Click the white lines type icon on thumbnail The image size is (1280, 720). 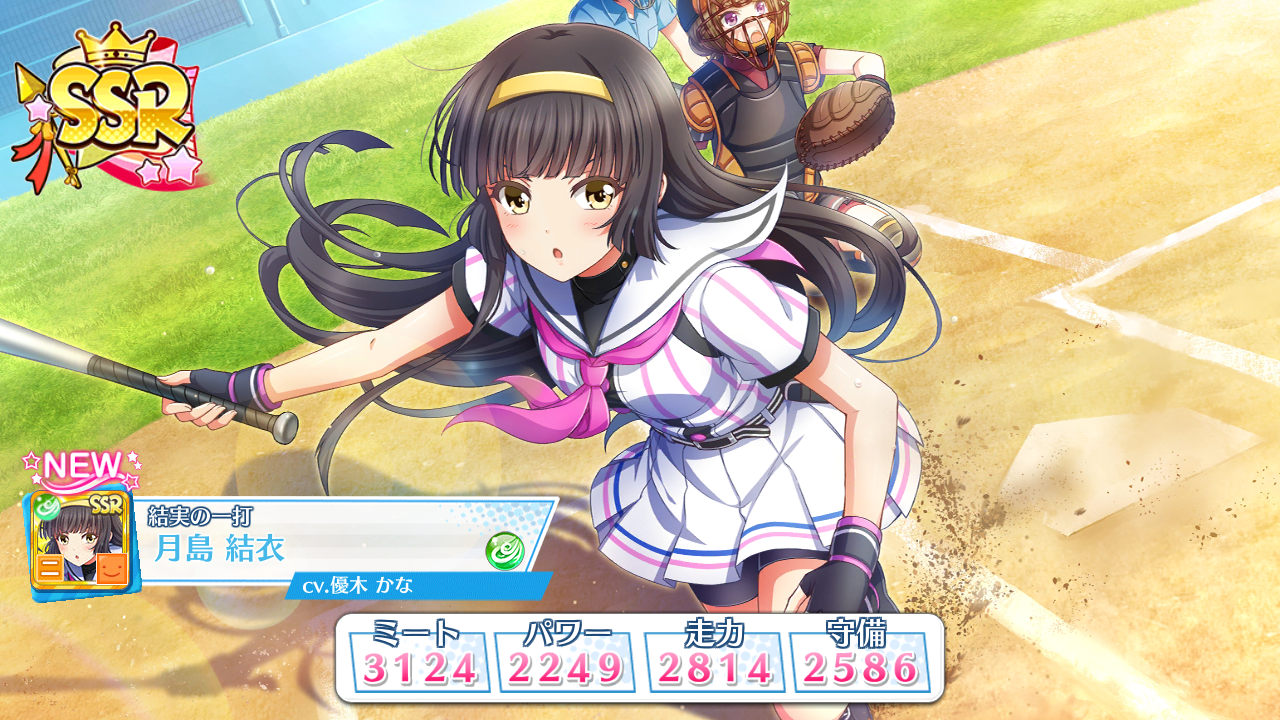pyautogui.click(x=50, y=567)
